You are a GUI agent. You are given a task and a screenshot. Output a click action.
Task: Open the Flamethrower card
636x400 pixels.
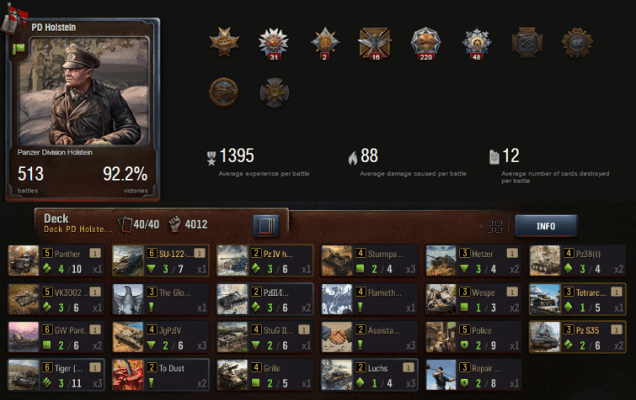[369, 298]
